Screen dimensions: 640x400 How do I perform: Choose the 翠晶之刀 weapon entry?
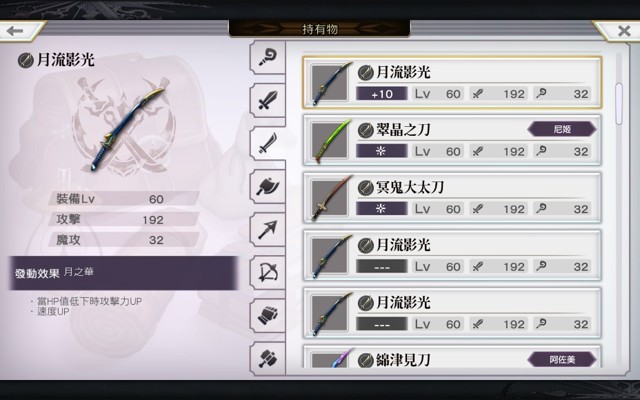(x=452, y=140)
